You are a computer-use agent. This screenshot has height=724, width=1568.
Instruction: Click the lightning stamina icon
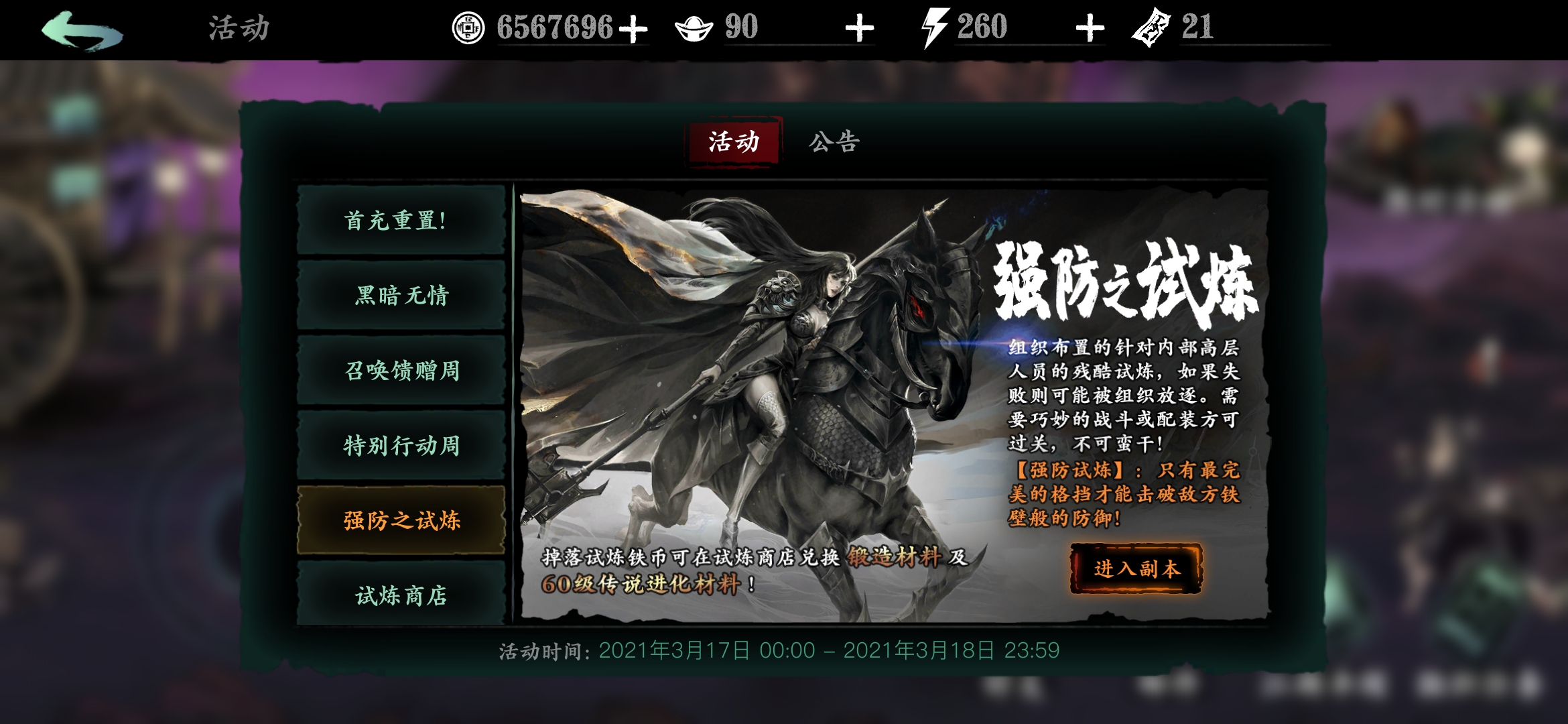click(935, 27)
